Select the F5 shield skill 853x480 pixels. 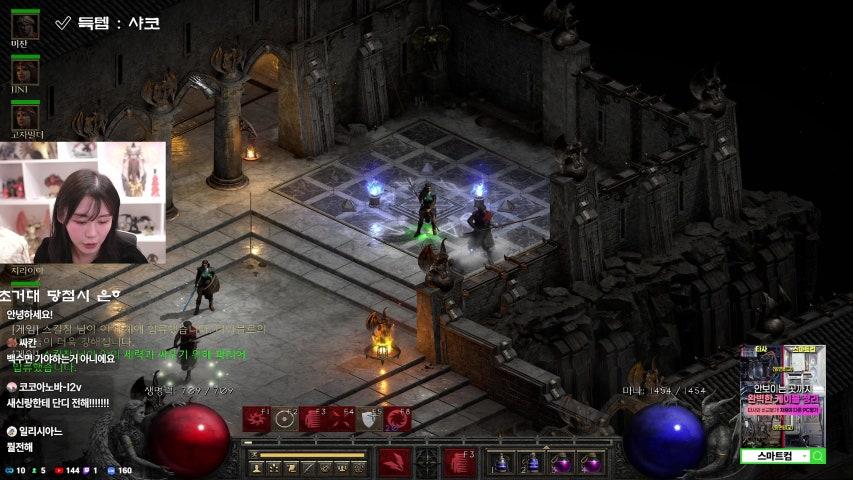pos(370,419)
